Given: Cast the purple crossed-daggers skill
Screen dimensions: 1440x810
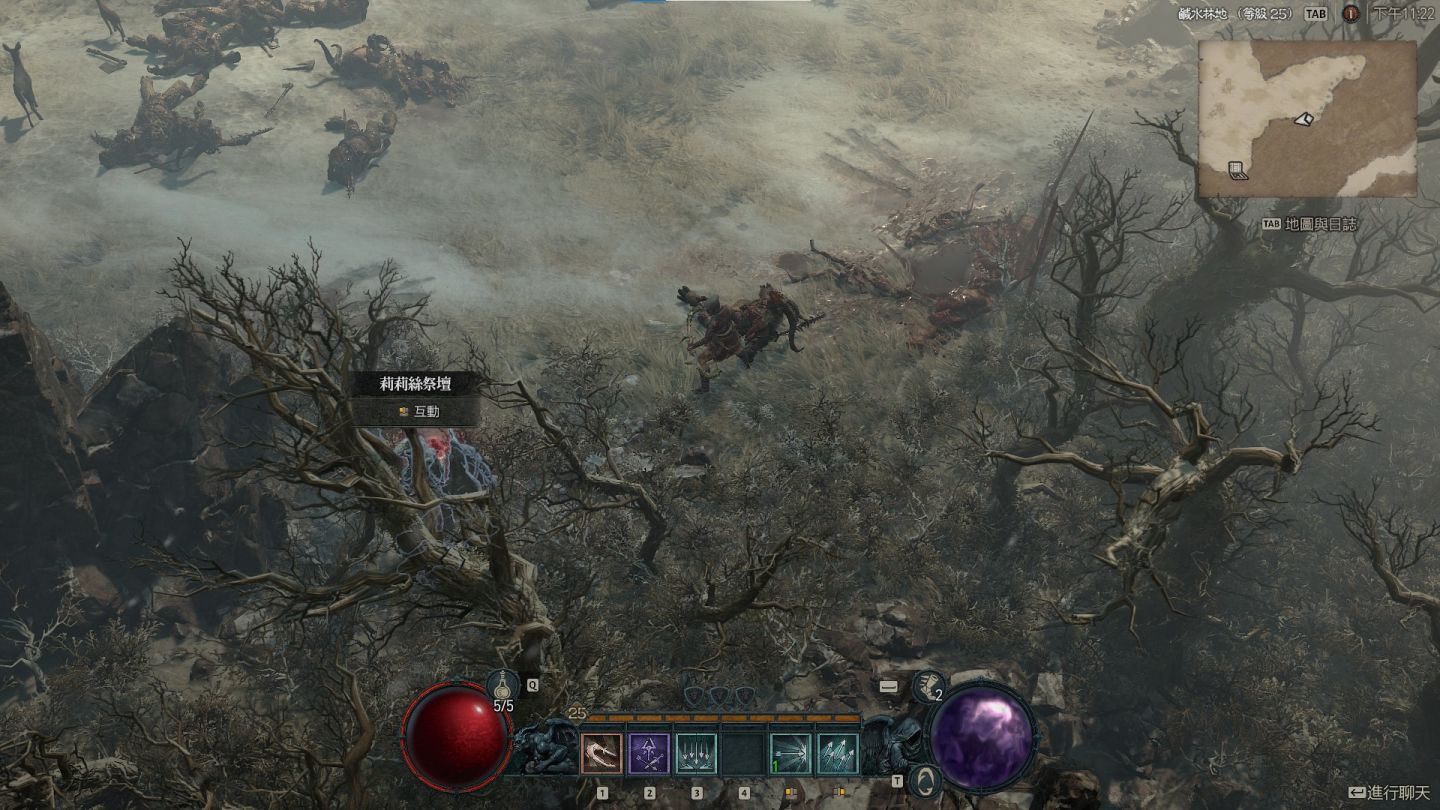Looking at the screenshot, I should (649, 754).
